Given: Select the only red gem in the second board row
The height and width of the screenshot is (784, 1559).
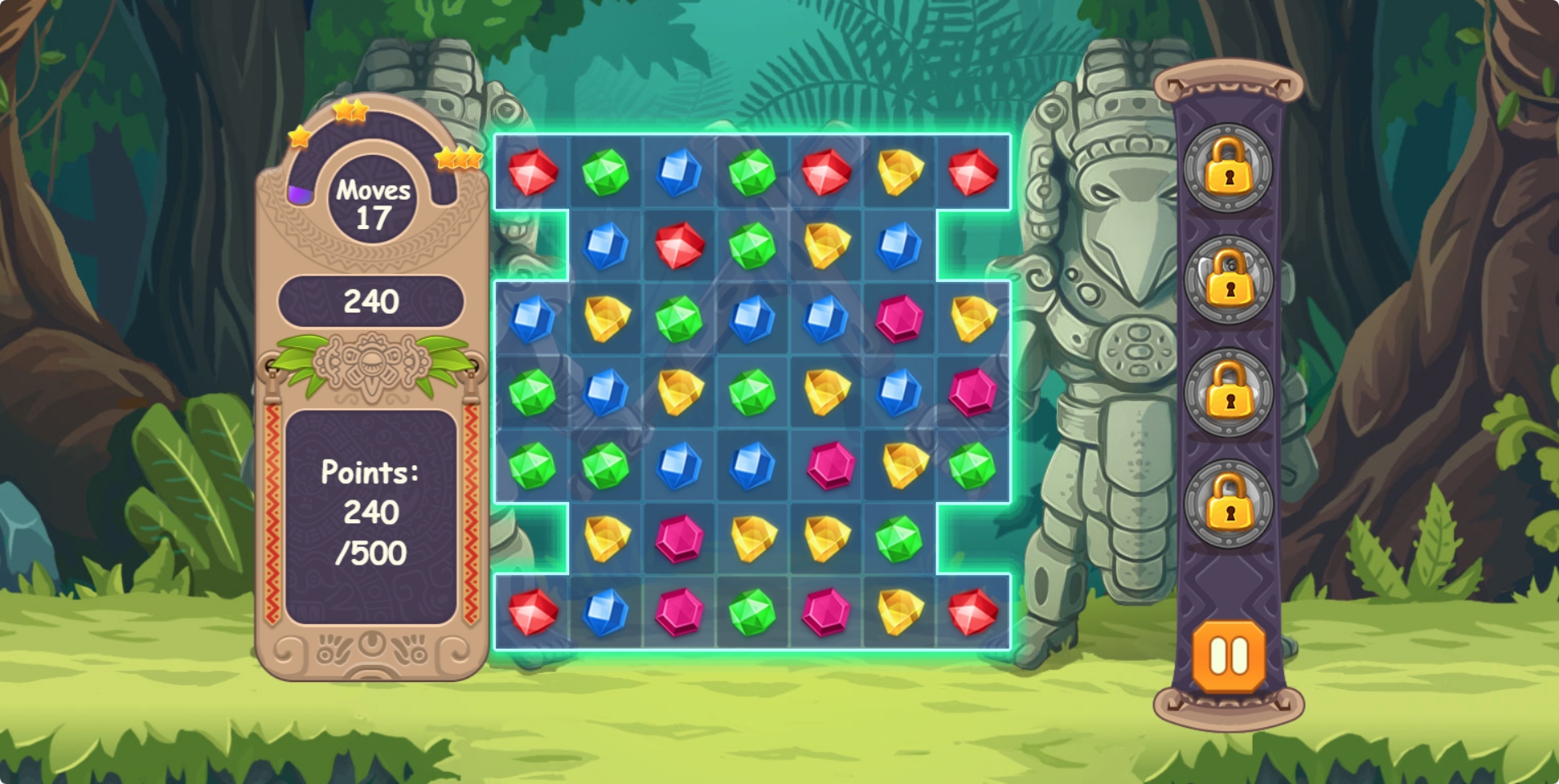Looking at the screenshot, I should (x=679, y=245).
